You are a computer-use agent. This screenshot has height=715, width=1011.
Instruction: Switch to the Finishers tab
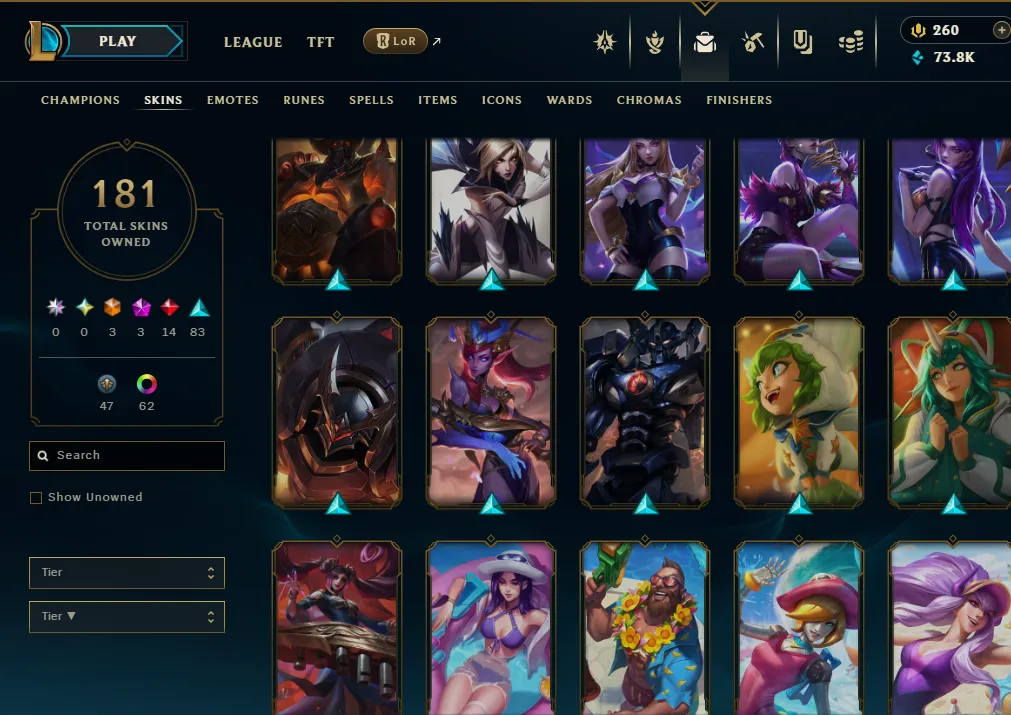pyautogui.click(x=739, y=100)
